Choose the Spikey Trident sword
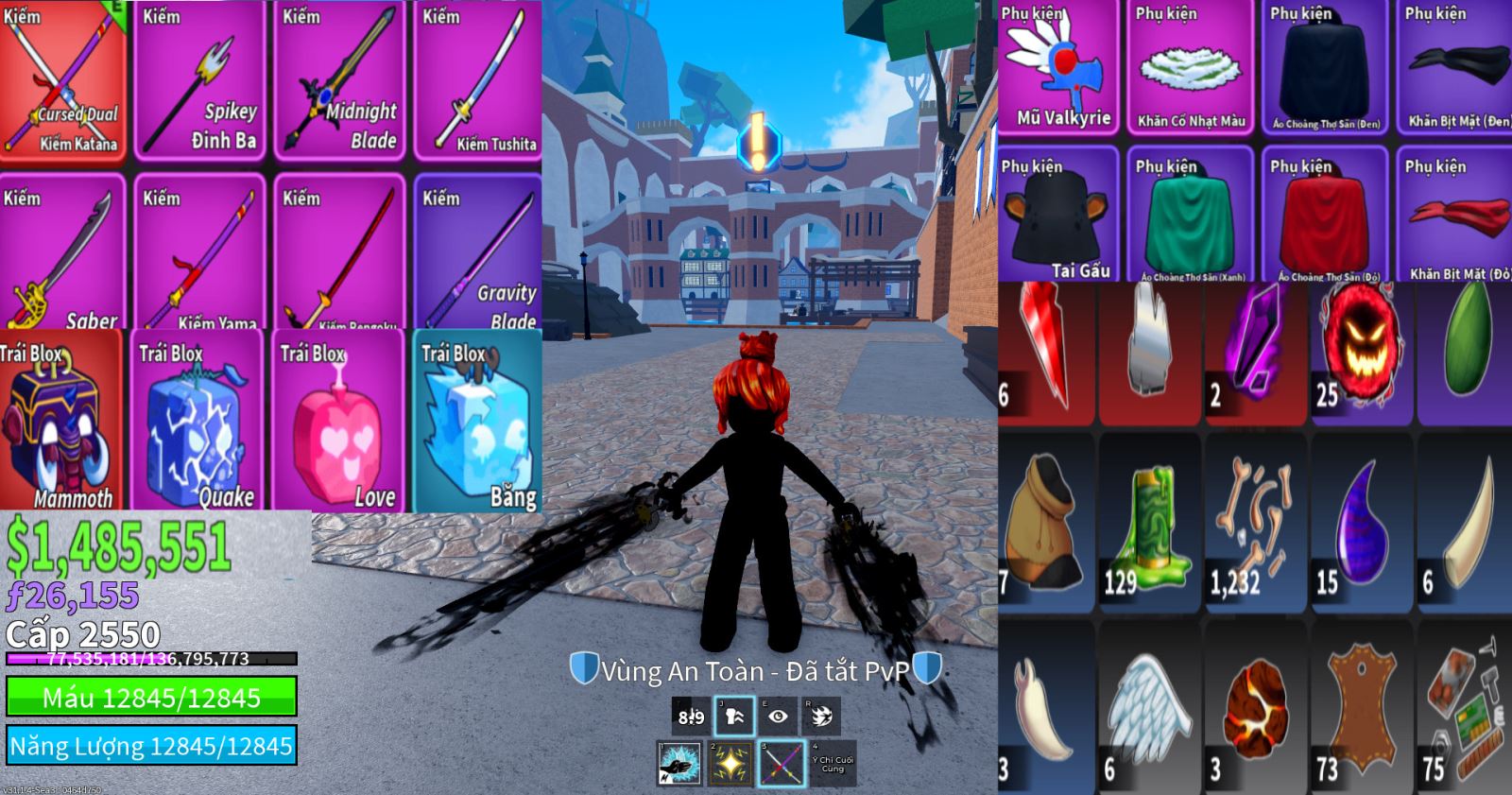 point(200,80)
